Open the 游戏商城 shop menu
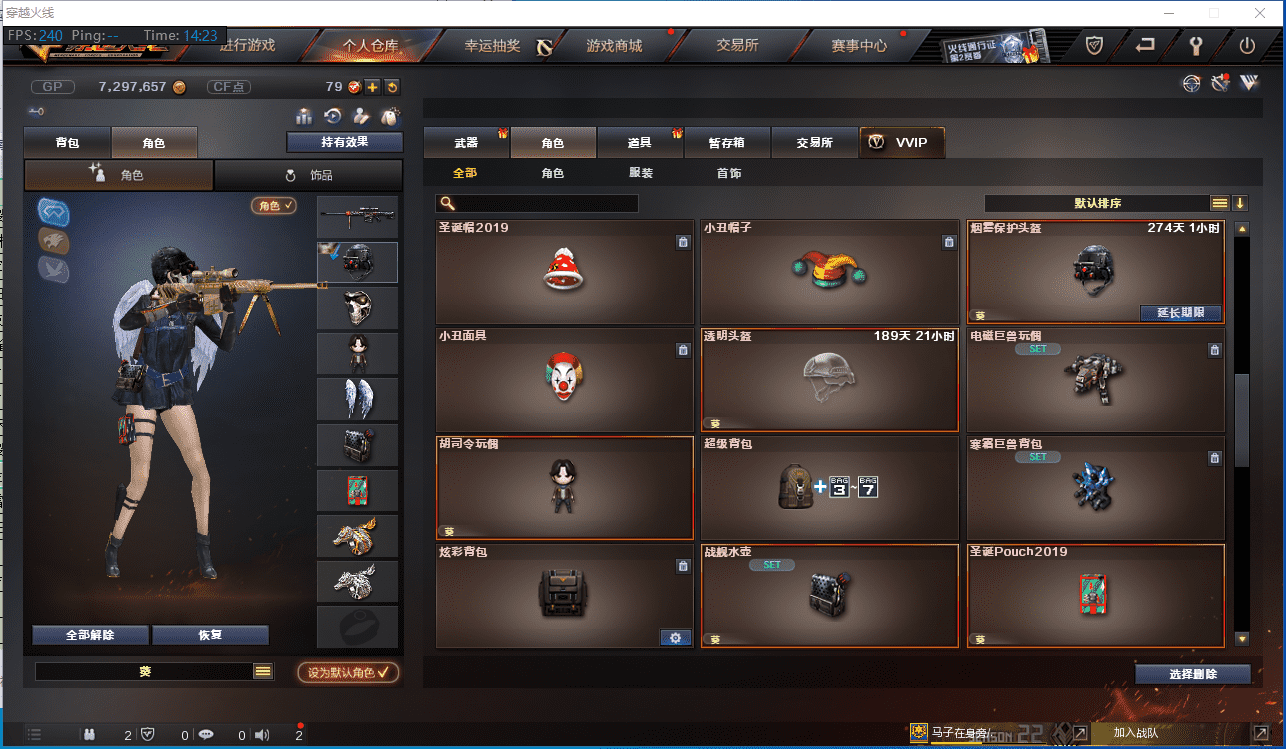Screen dimensions: 1286x749 (x=614, y=46)
